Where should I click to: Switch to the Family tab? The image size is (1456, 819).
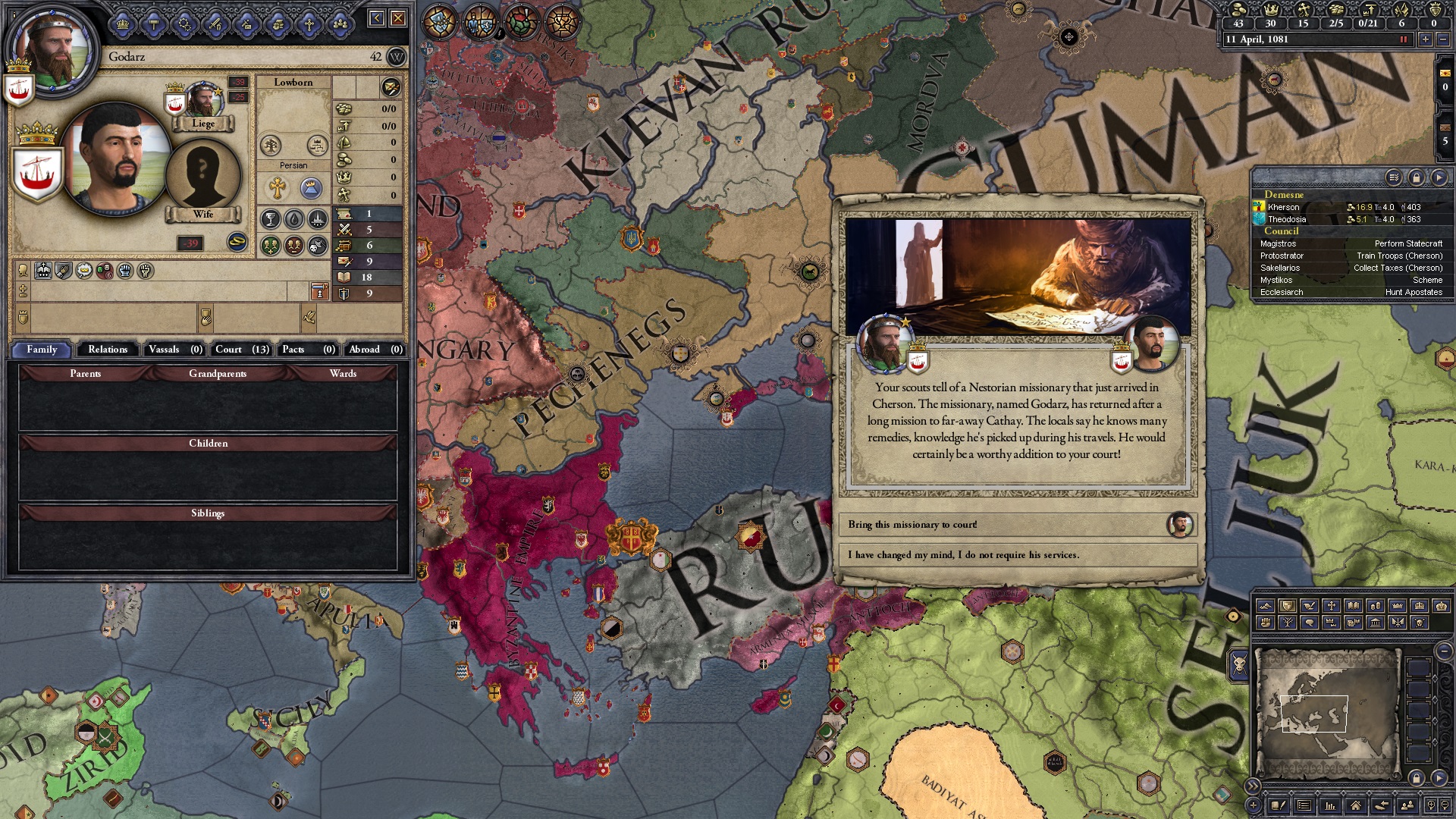pos(42,350)
